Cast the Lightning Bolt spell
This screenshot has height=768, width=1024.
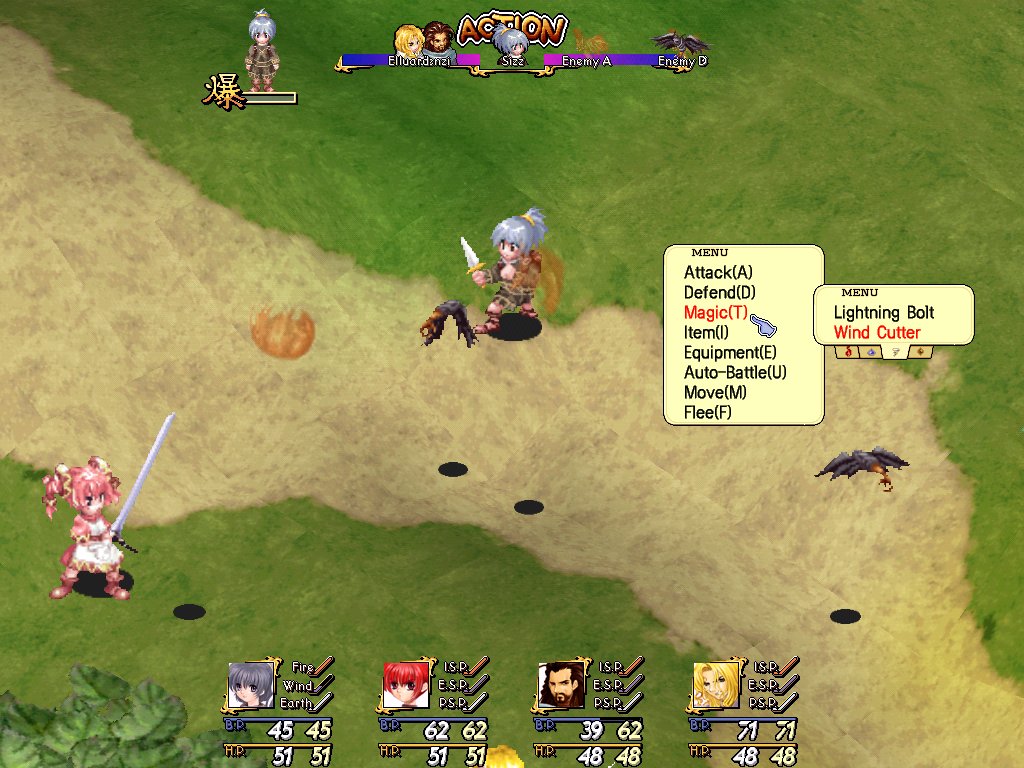(x=884, y=312)
